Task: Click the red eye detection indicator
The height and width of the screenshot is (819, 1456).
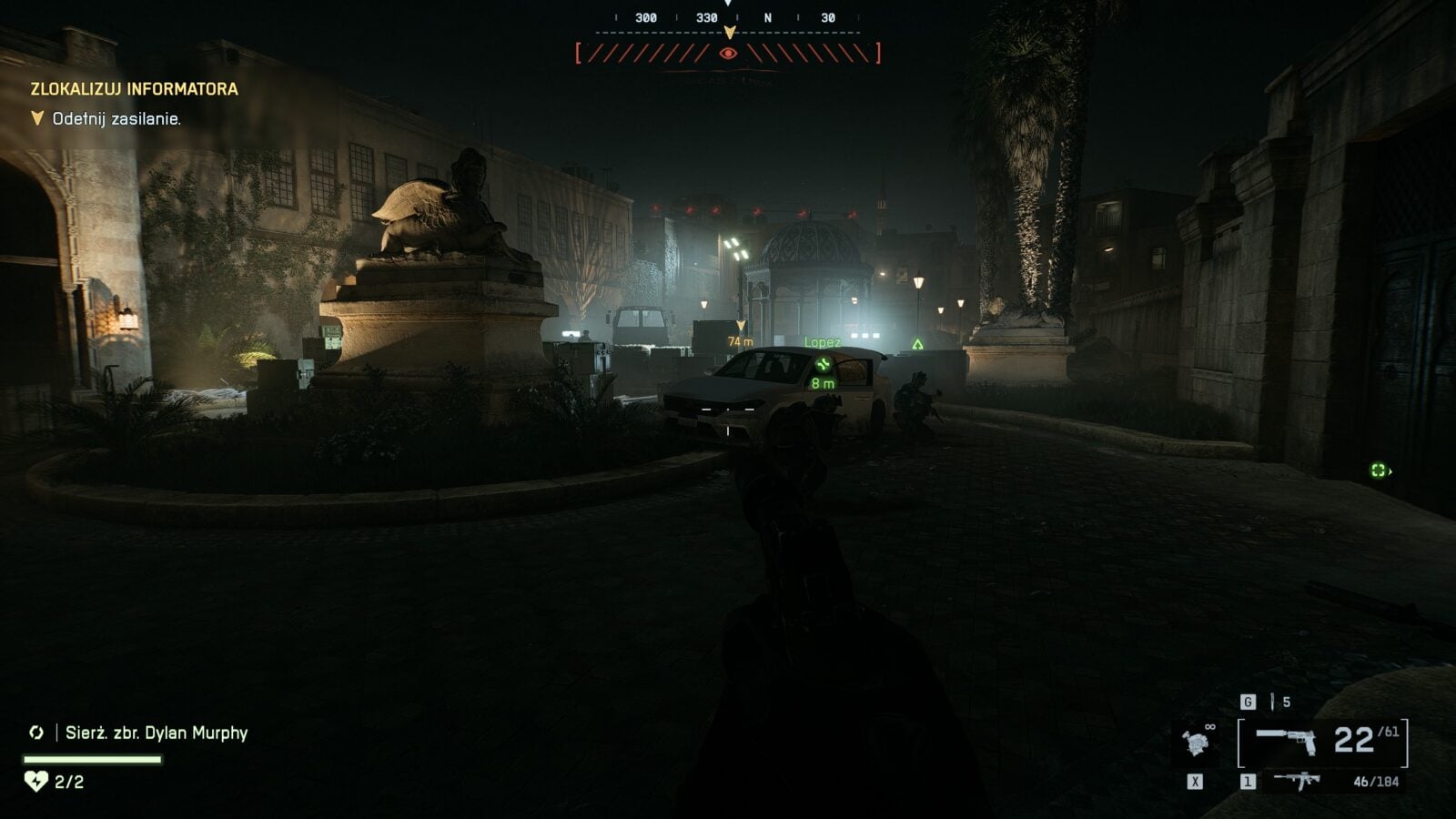Action: tap(728, 54)
